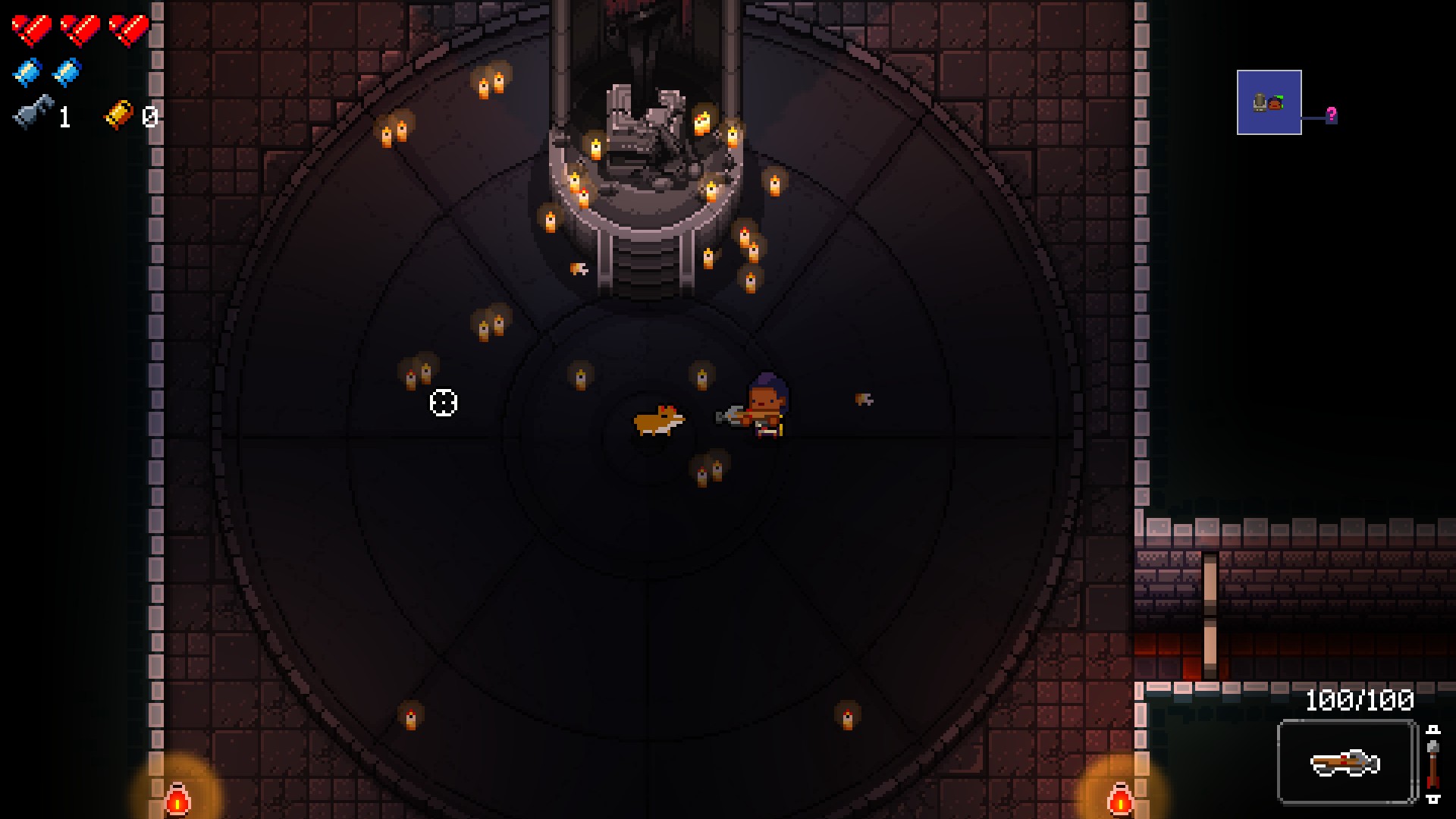This screenshot has width=1456, height=819.
Task: Click the third red heart on the HUD
Action: [x=127, y=29]
